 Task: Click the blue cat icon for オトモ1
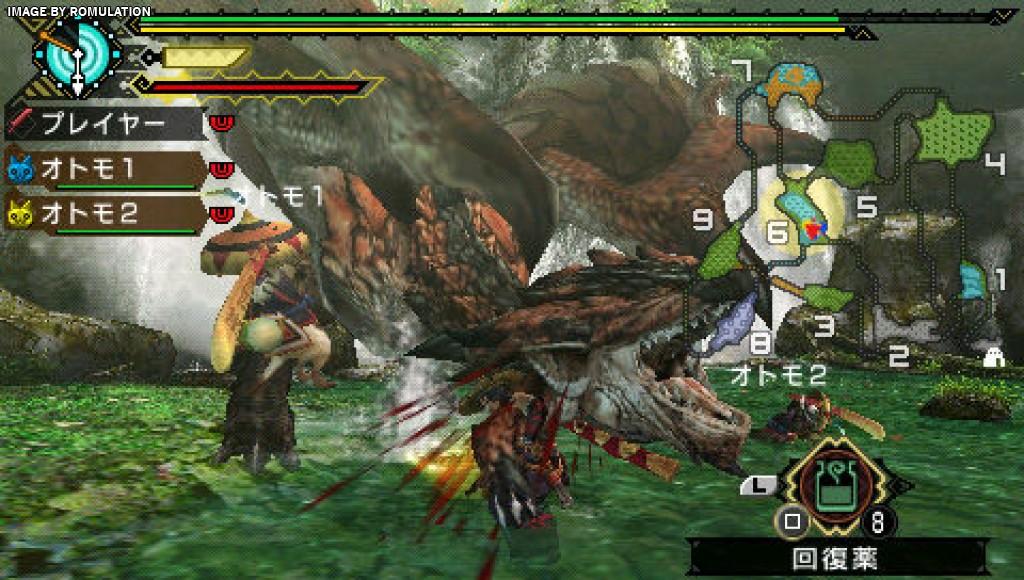(x=20, y=168)
